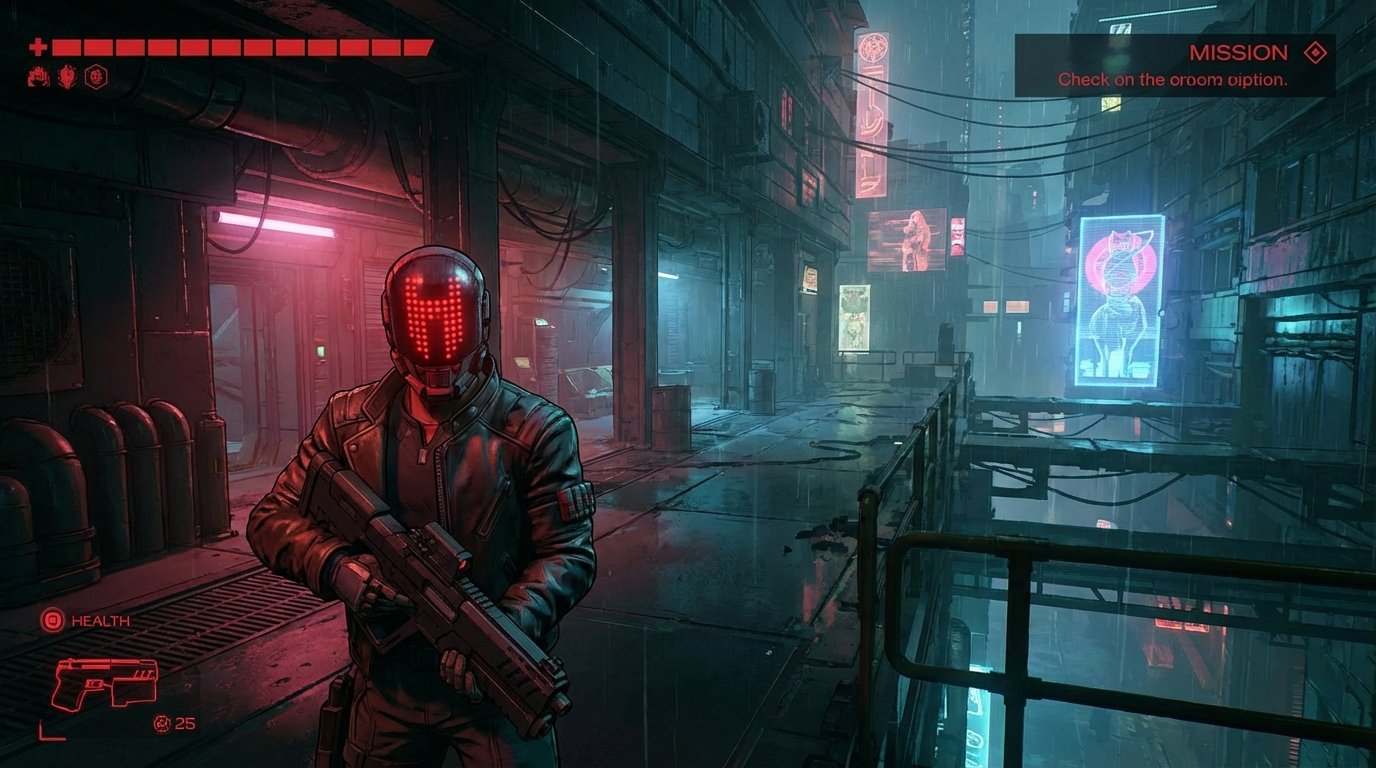Click the second skull status effect icon
This screenshot has height=768, width=1376.
[66, 77]
